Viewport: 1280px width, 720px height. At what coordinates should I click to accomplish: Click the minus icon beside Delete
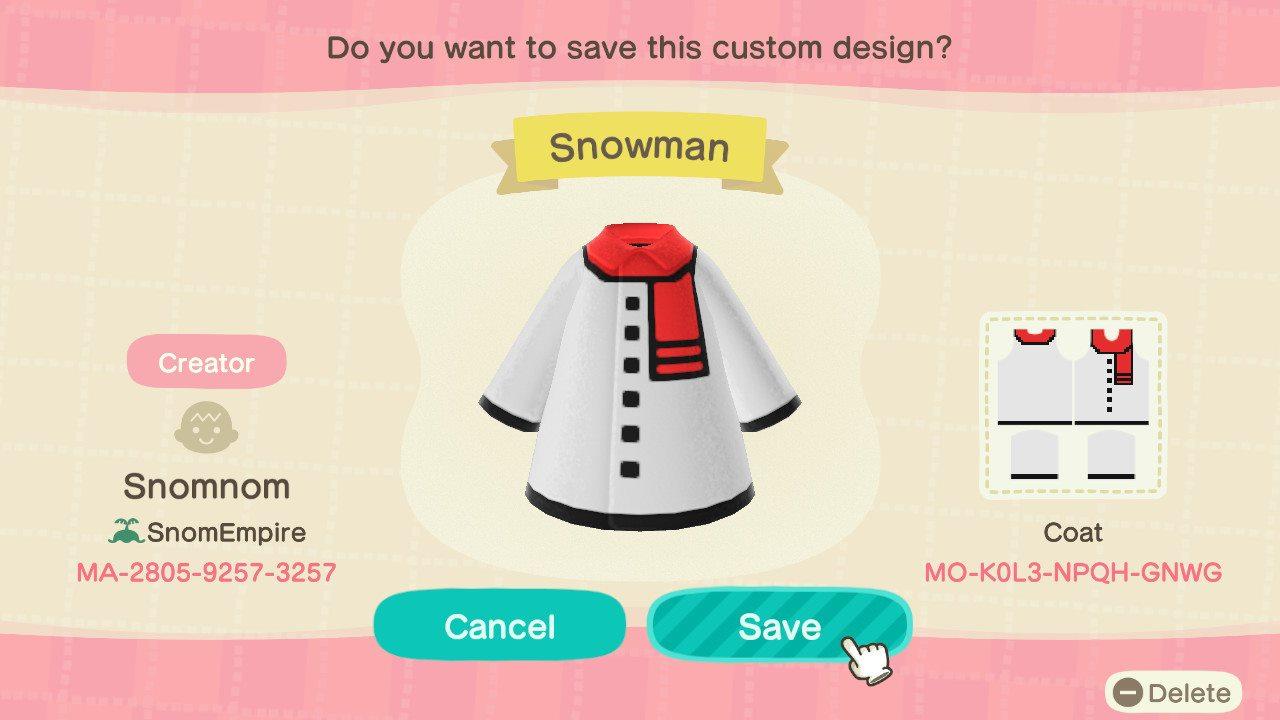[x=1131, y=692]
